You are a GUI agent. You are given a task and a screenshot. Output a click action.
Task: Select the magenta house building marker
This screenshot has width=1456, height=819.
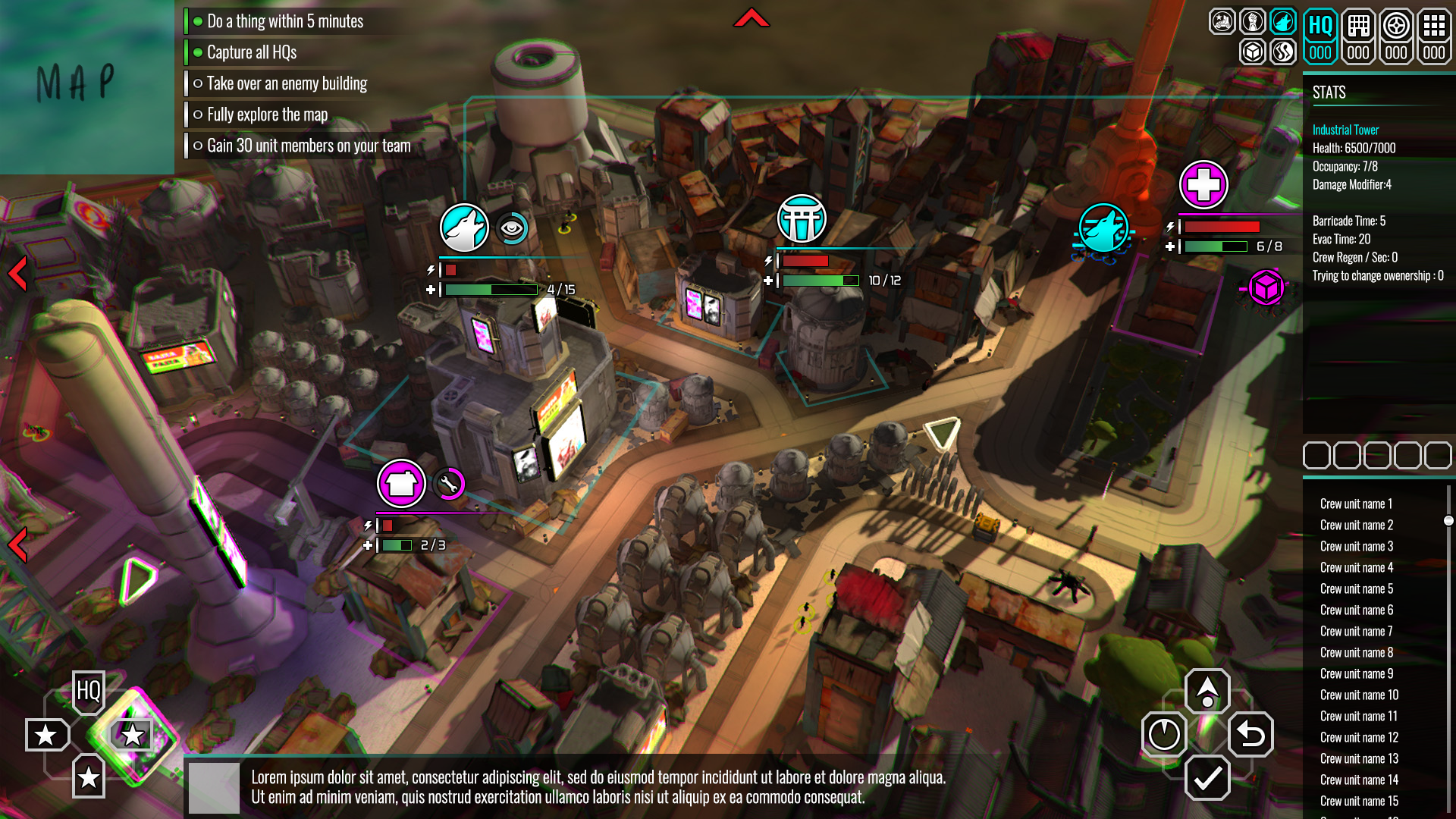click(x=401, y=483)
